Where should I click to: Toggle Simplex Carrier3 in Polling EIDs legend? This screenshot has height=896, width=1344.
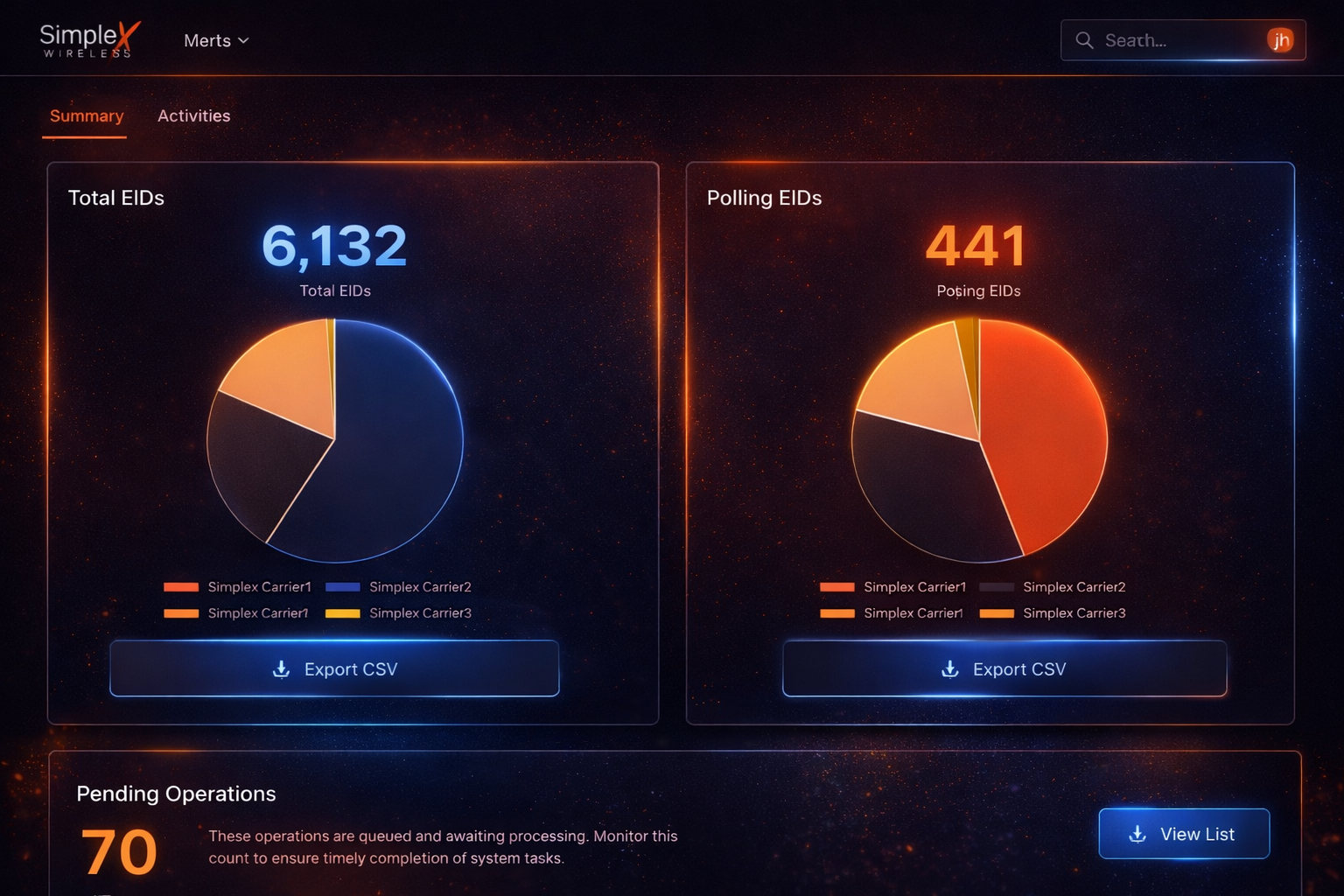coord(1074,613)
